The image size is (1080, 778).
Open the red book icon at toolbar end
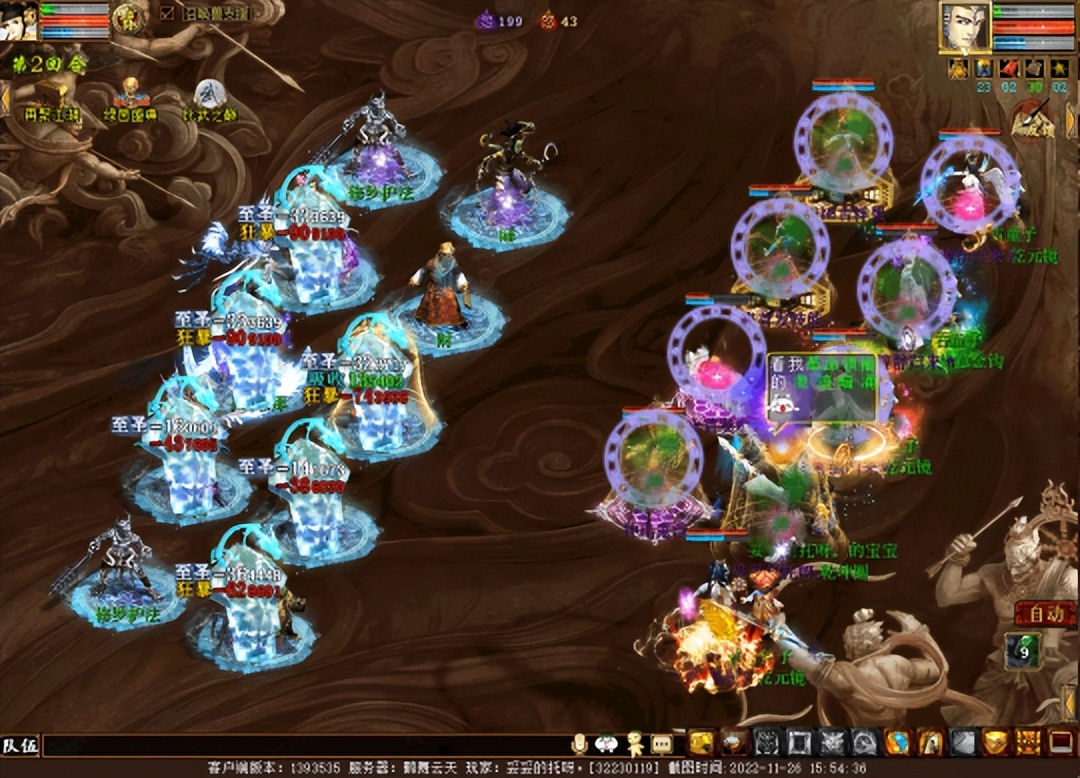tap(1059, 742)
